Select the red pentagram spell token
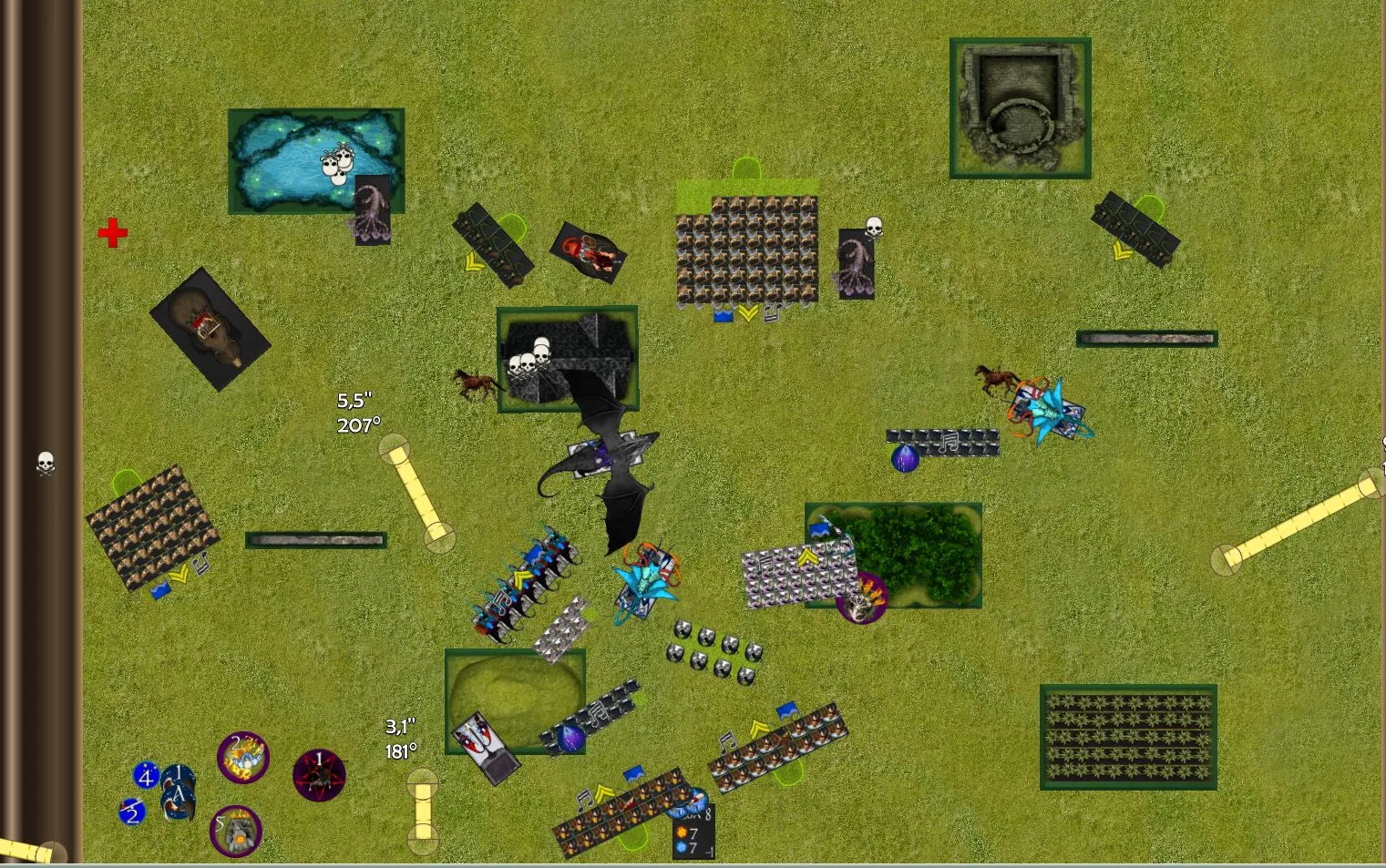Viewport: 1386px width, 868px height. coord(319,775)
